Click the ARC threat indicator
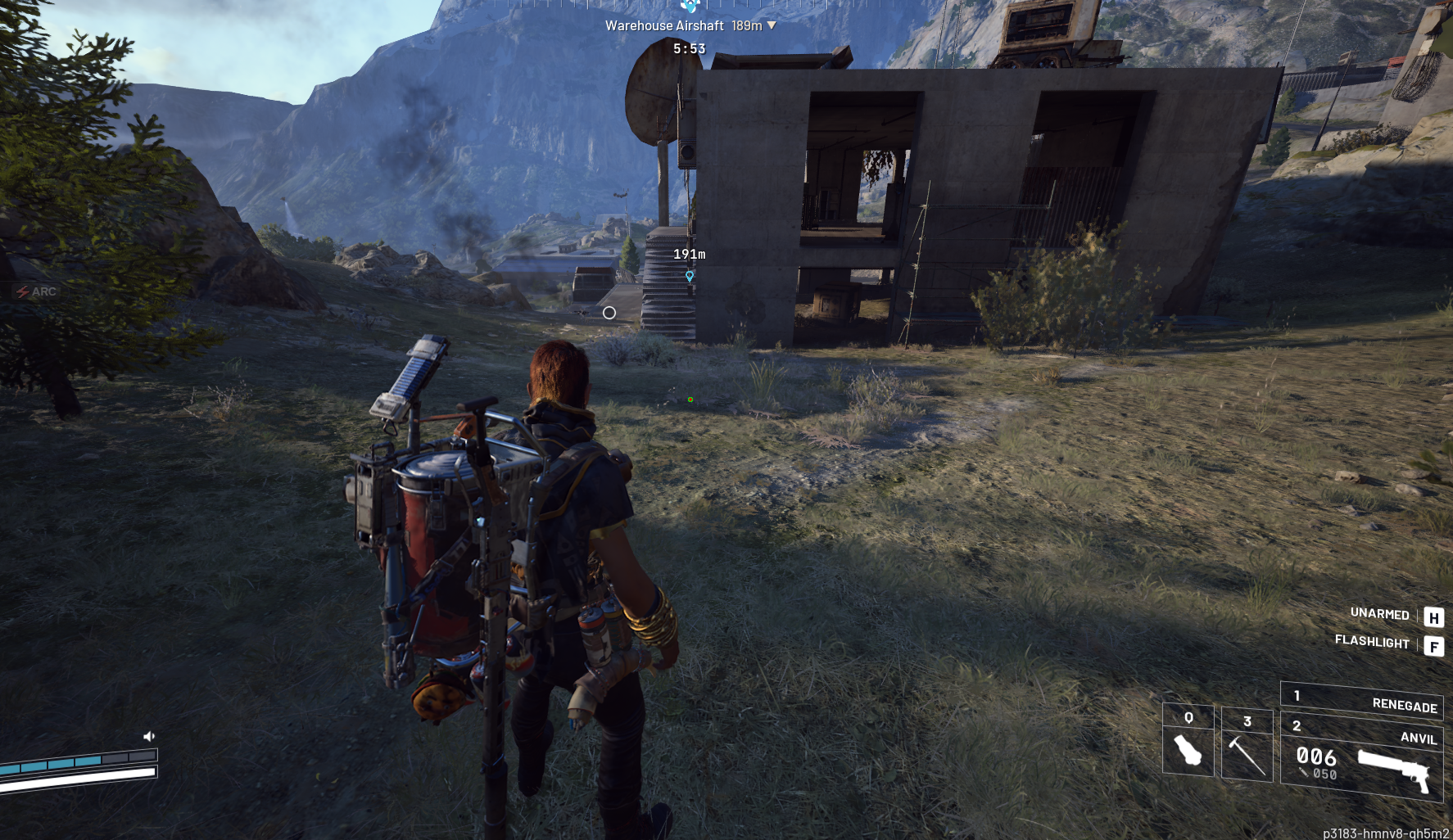1453x840 pixels. (36, 291)
